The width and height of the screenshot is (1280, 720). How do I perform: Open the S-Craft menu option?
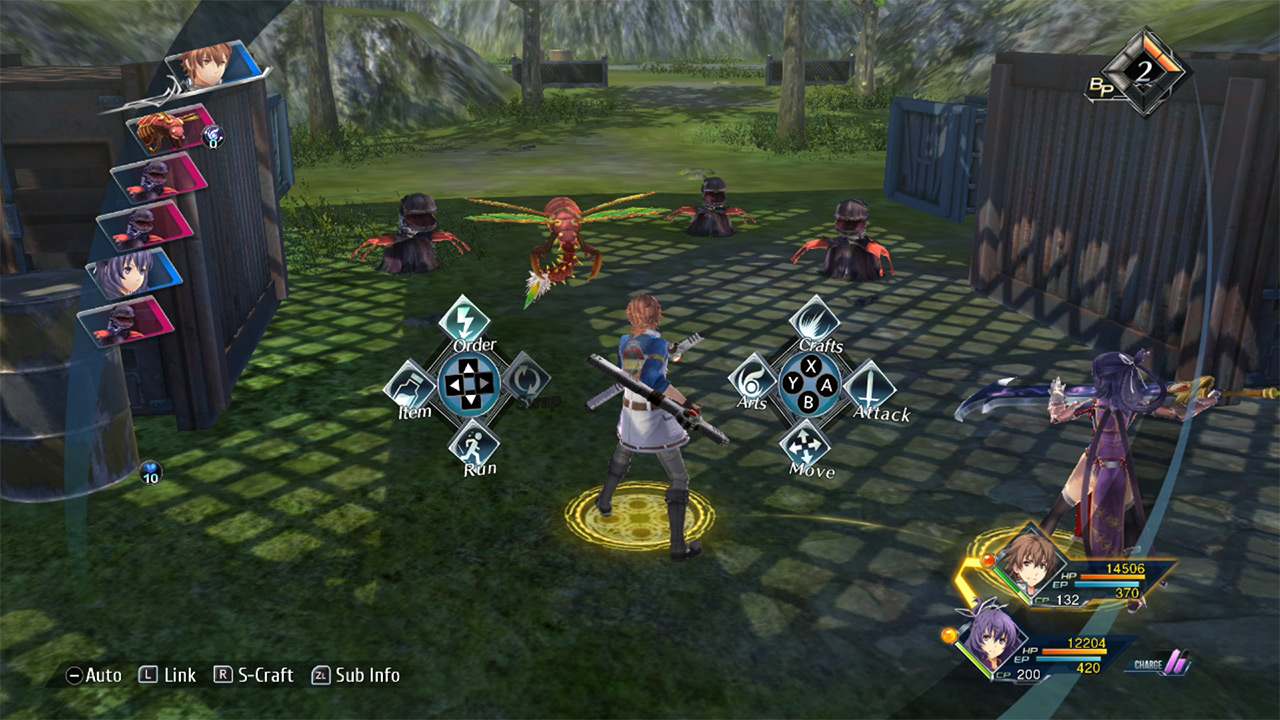(x=261, y=675)
